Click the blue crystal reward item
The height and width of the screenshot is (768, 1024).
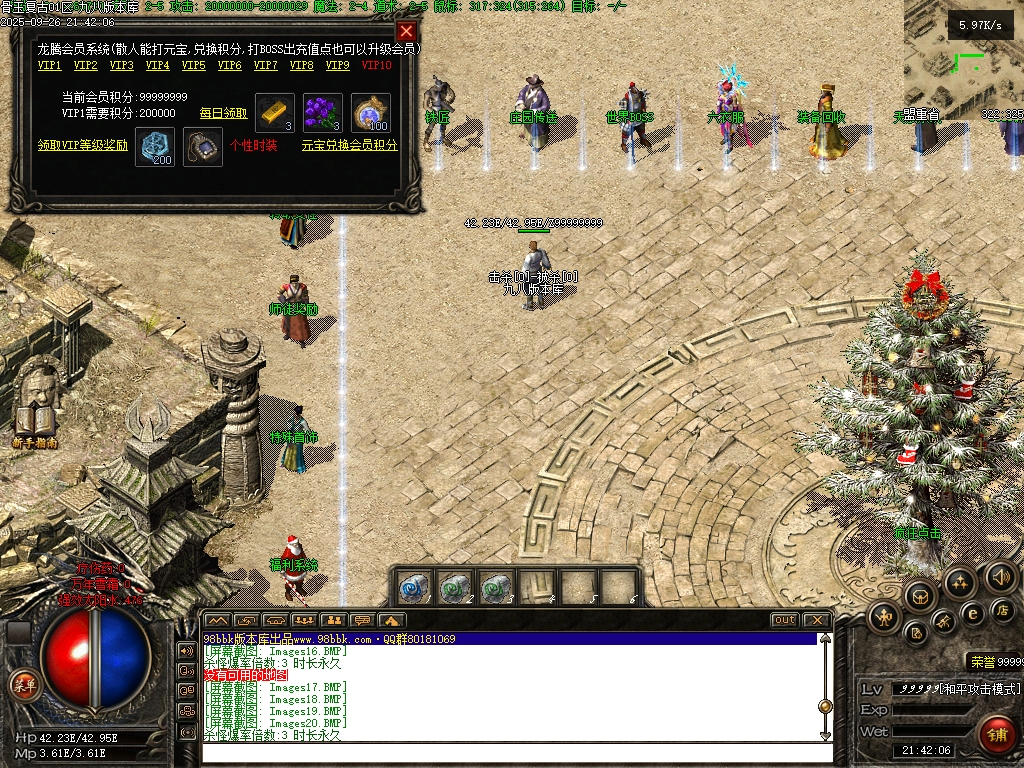[155, 145]
